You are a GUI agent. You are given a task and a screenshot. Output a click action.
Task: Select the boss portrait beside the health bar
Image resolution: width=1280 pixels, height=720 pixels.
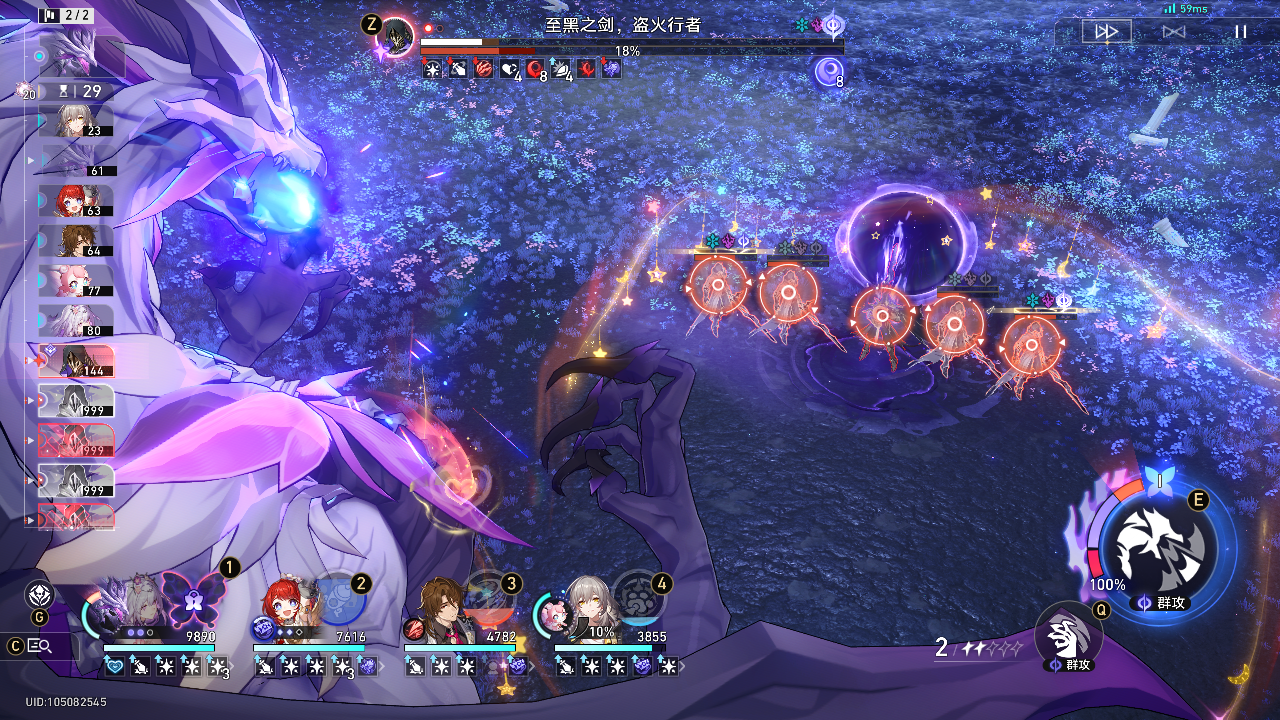pyautogui.click(x=399, y=38)
